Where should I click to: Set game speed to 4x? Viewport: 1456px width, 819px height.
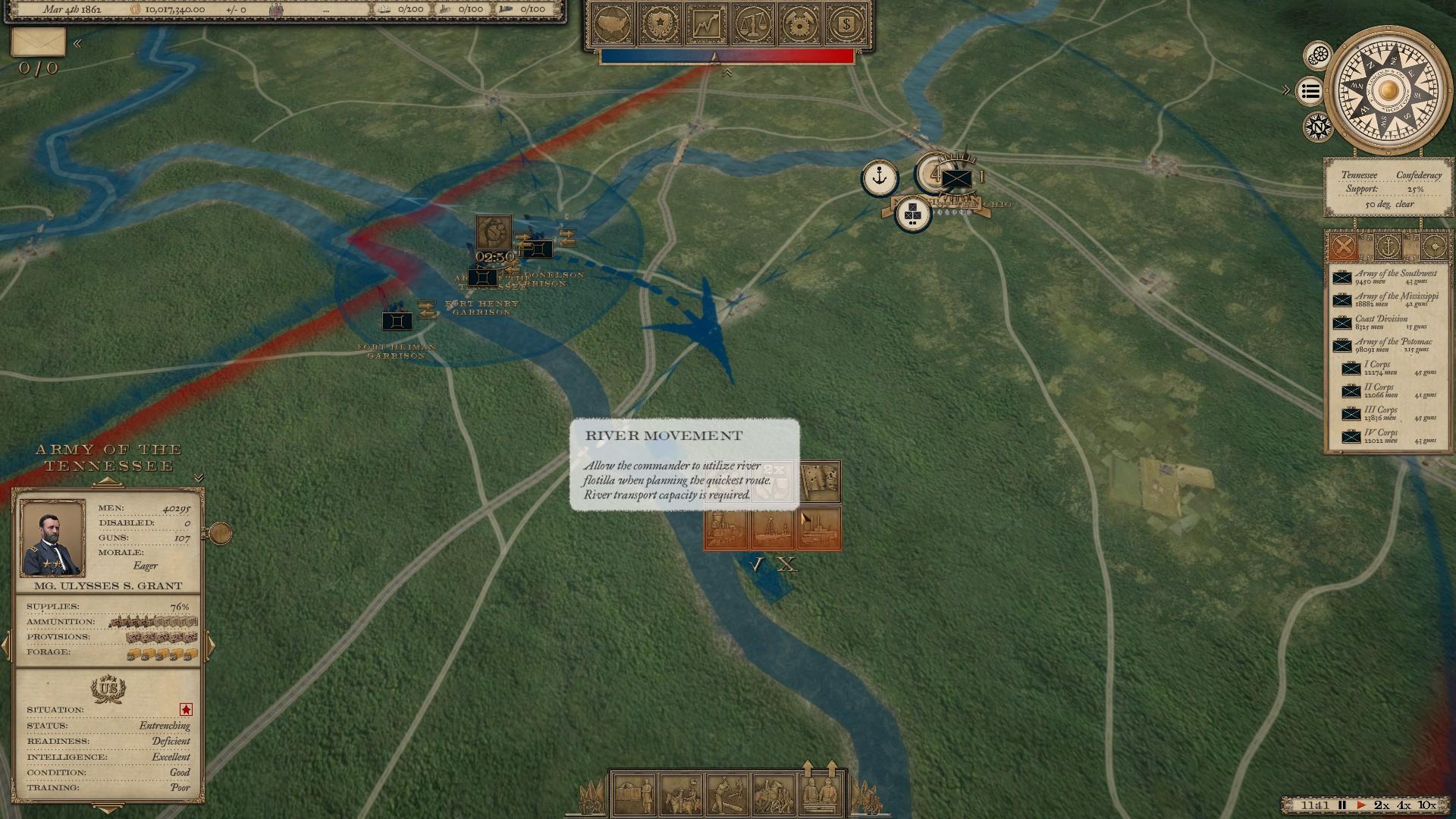1404,805
